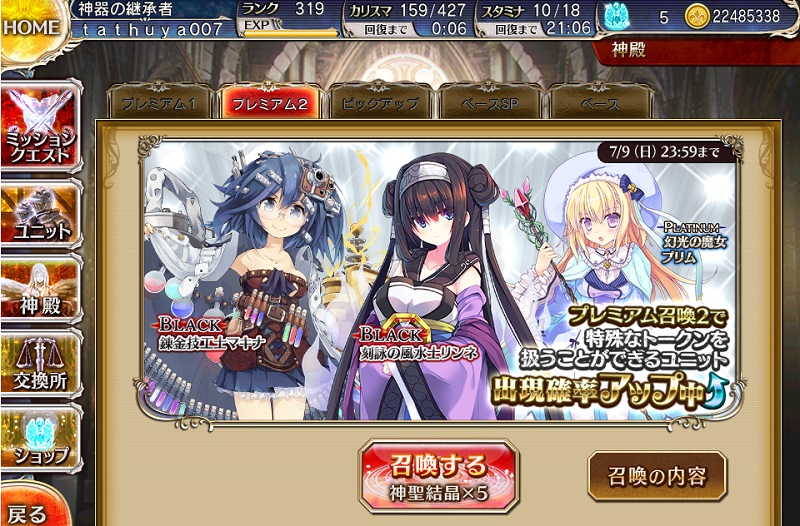Open the ユニット menu

[x=41, y=213]
